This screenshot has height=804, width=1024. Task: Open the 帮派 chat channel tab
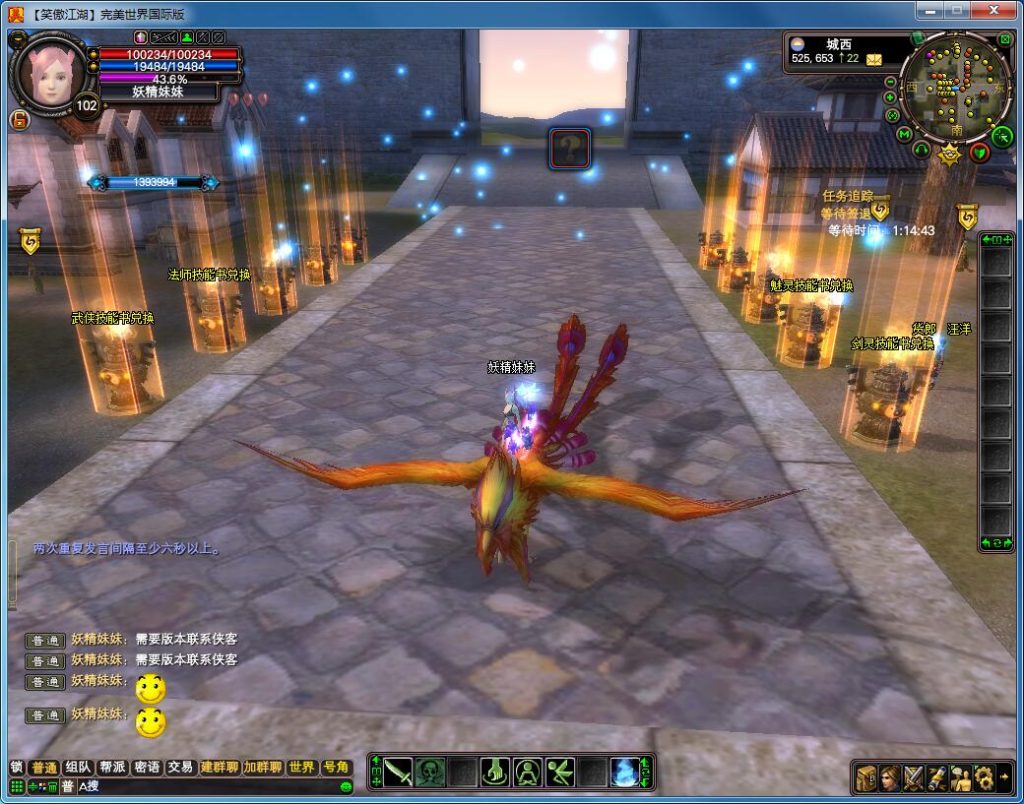pos(111,767)
